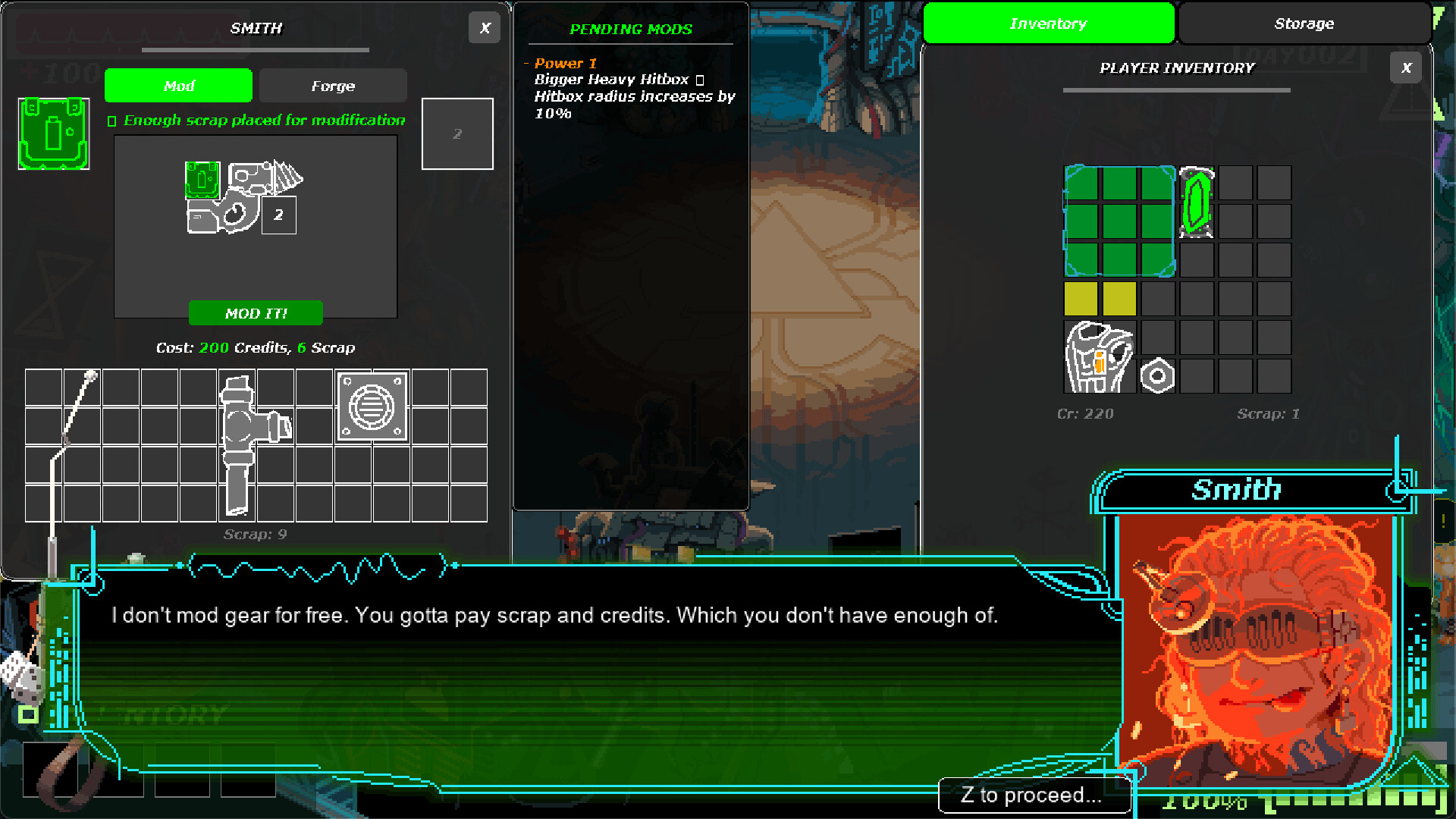Click the empty mod slot labeled 2
This screenshot has width=1456, height=819.
tap(457, 133)
